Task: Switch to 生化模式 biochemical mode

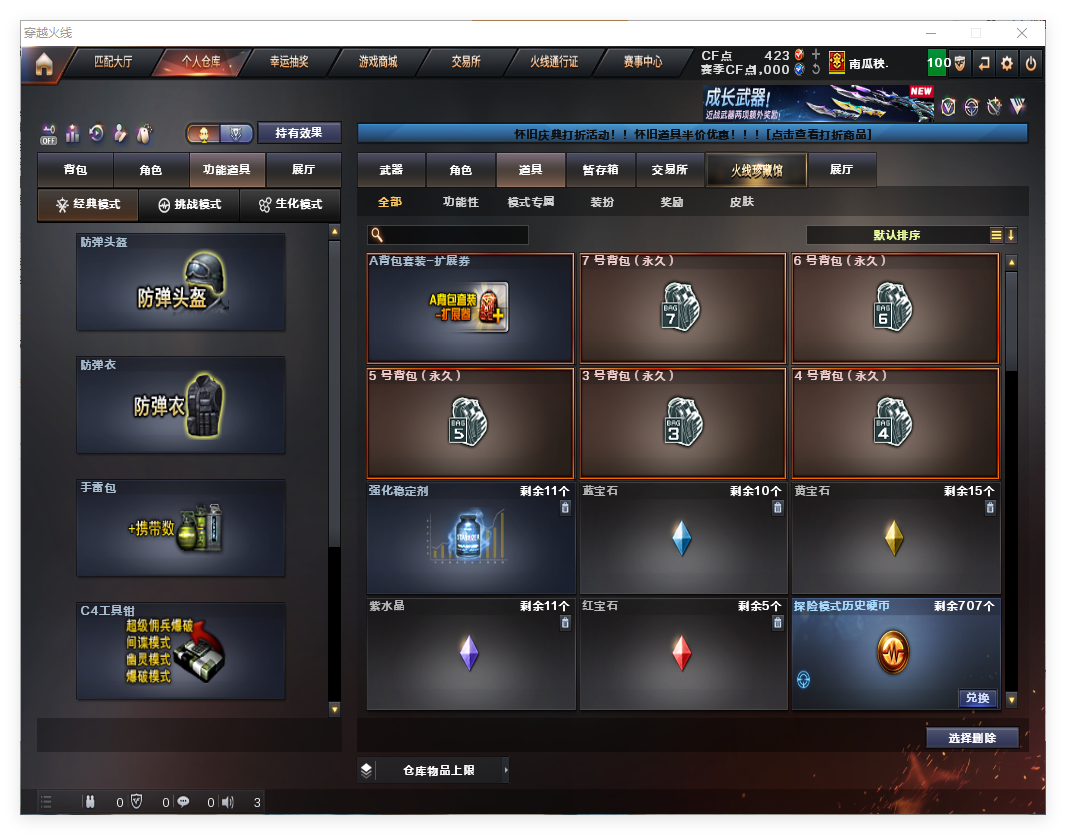Action: point(291,204)
